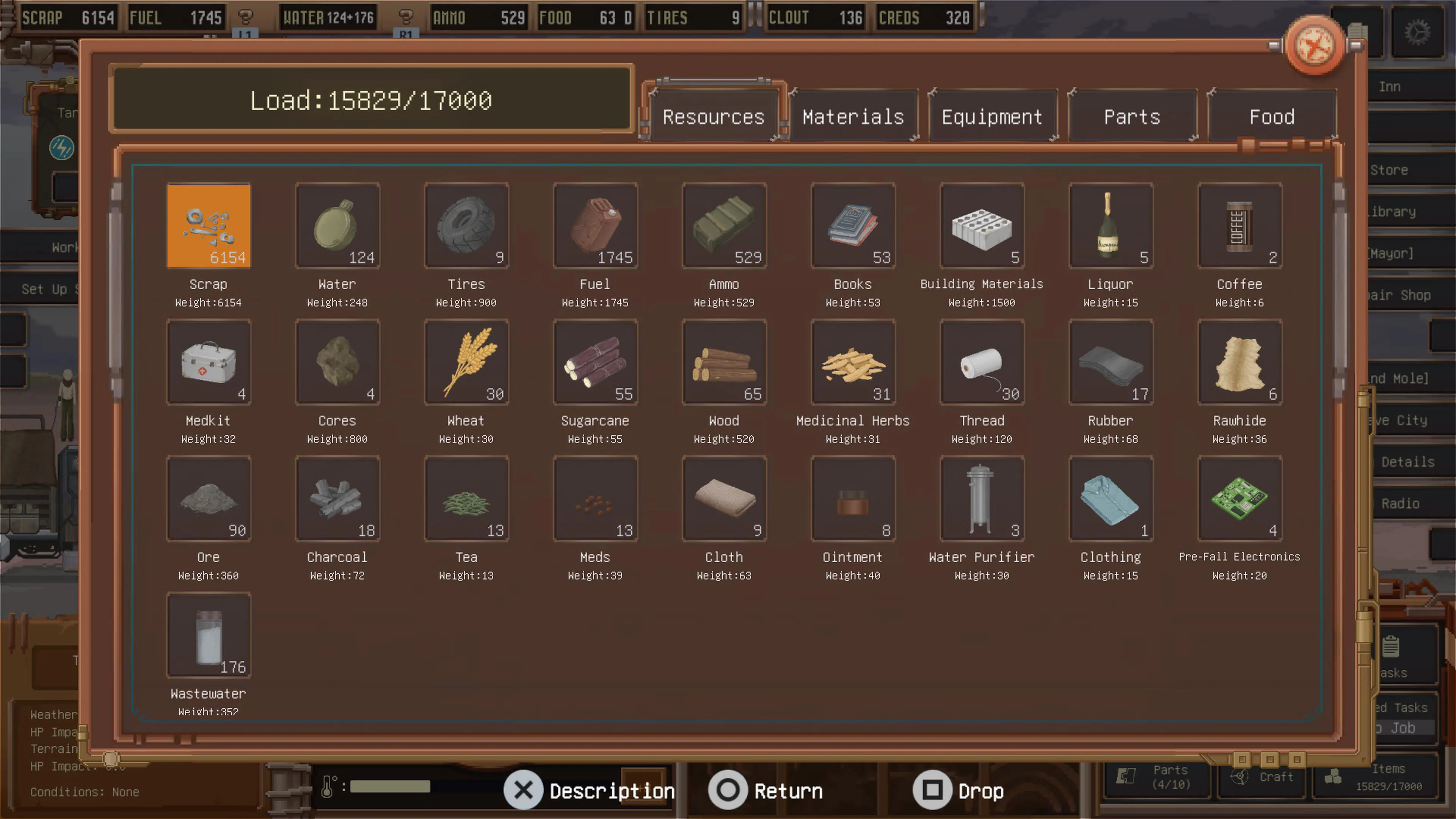
Task: Switch to the Food tab
Action: pos(1272,116)
